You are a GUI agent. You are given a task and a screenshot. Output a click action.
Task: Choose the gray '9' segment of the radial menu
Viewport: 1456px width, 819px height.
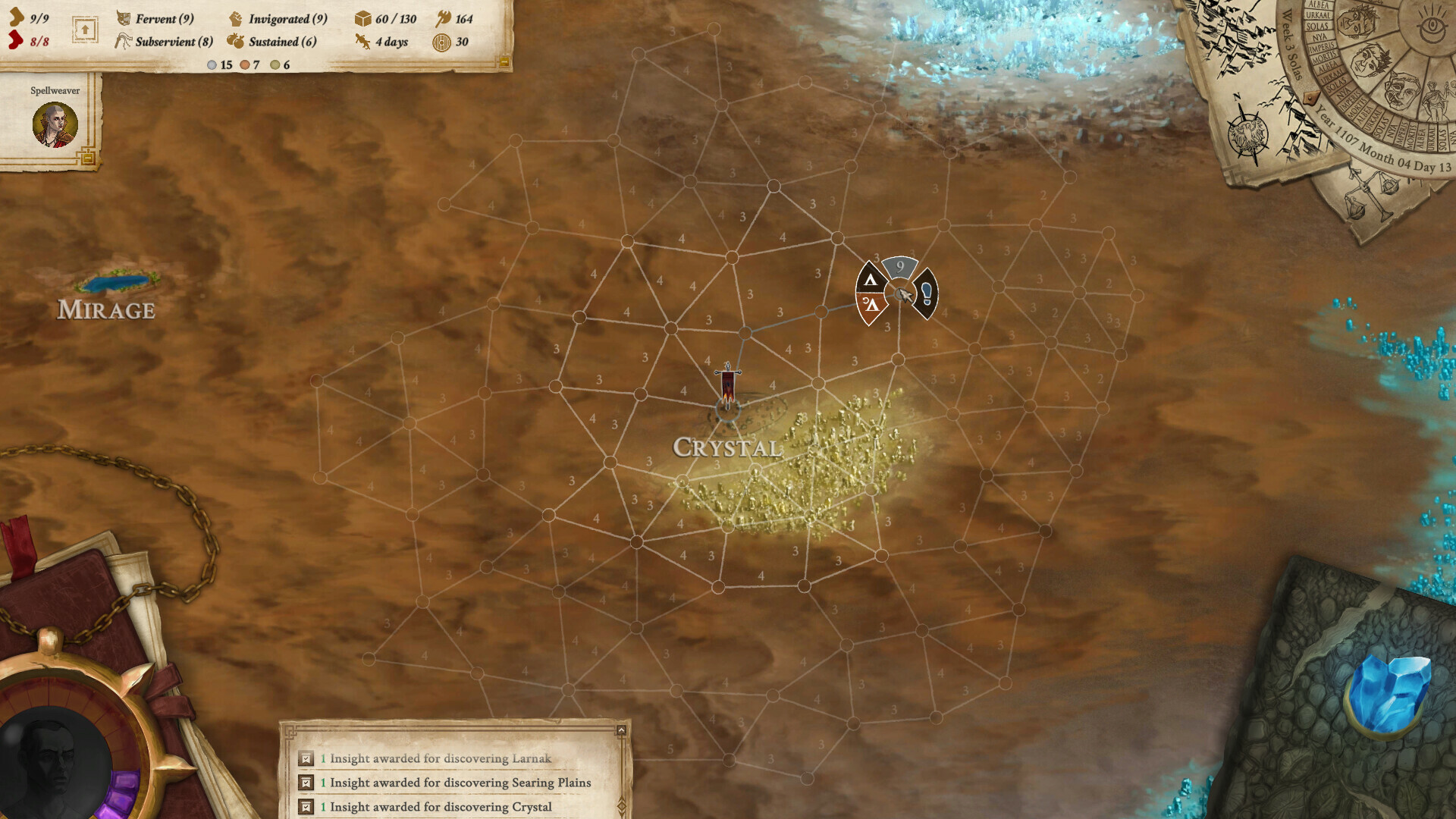[x=901, y=267]
